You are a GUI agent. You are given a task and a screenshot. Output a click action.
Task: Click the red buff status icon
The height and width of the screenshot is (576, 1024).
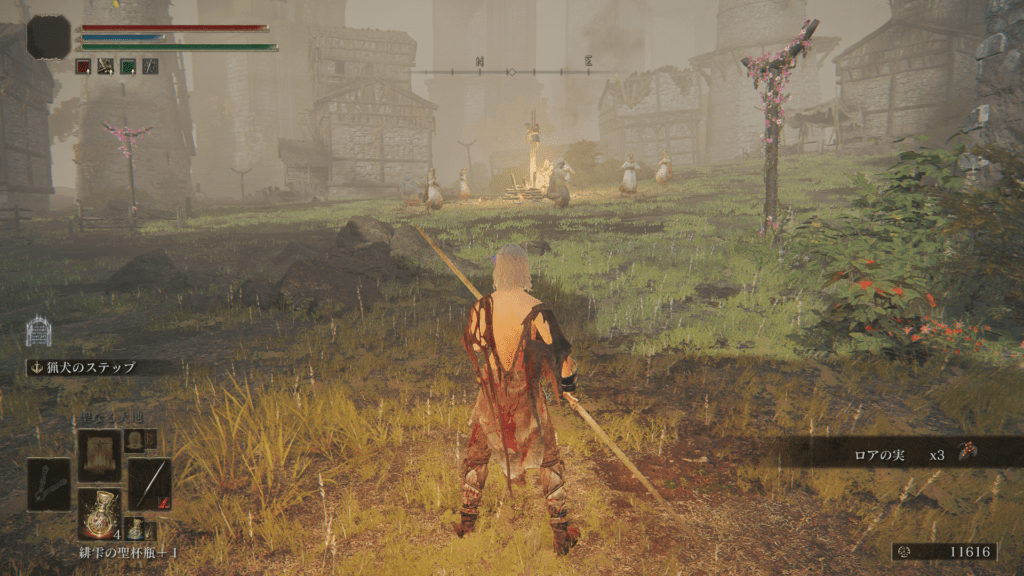(x=84, y=67)
